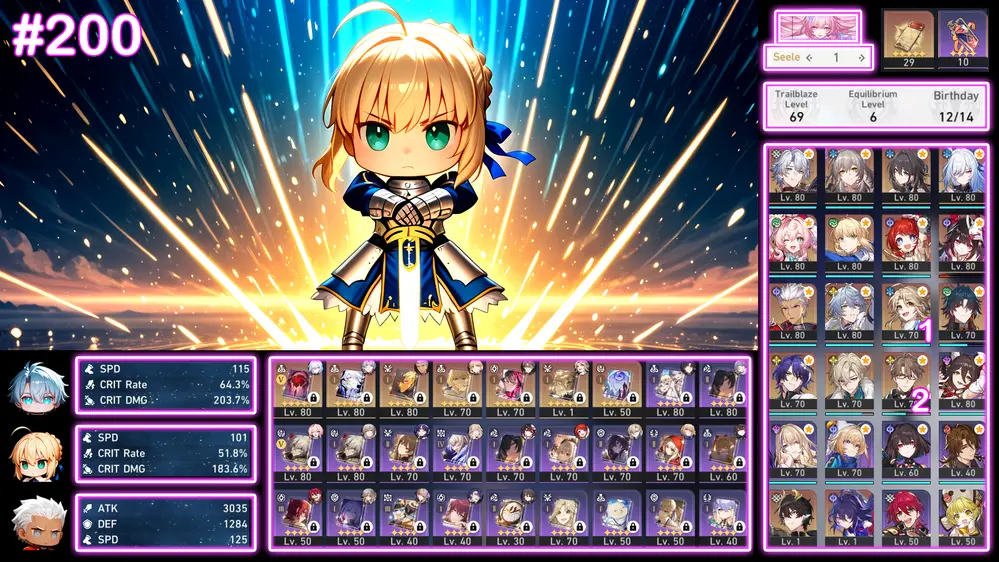Viewport: 999px width, 562px height.
Task: Select the golden ticket item showing 29
Action: [908, 38]
